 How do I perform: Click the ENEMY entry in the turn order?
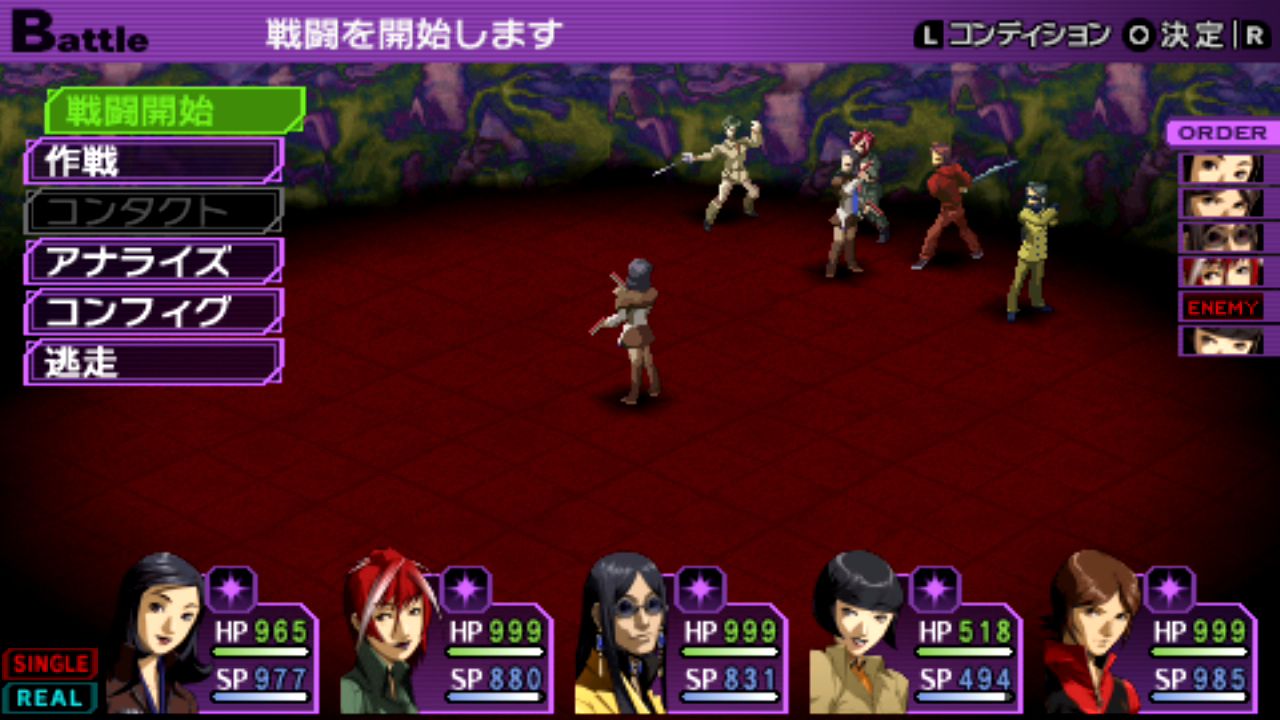(x=1222, y=307)
